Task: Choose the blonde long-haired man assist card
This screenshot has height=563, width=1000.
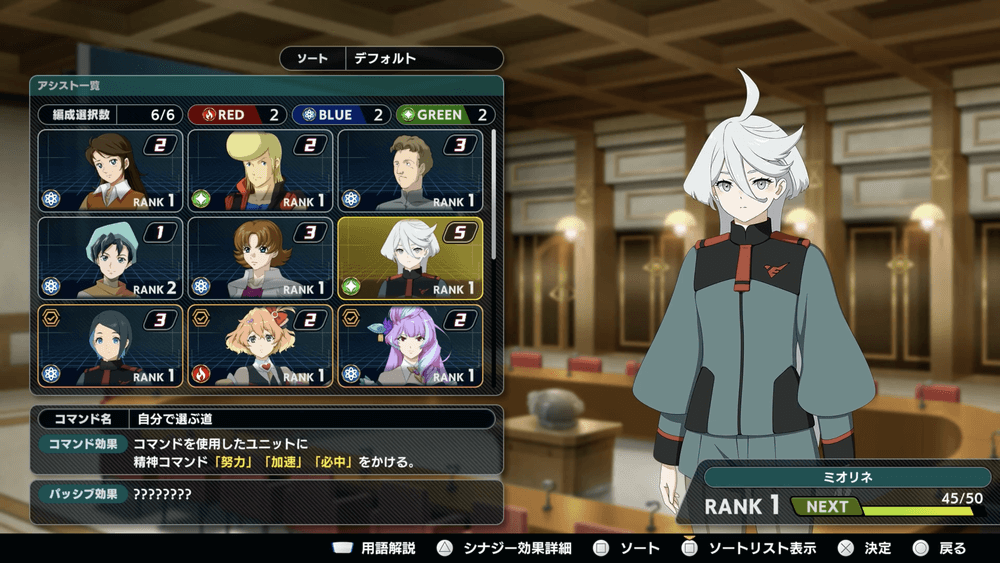Action: tap(260, 171)
